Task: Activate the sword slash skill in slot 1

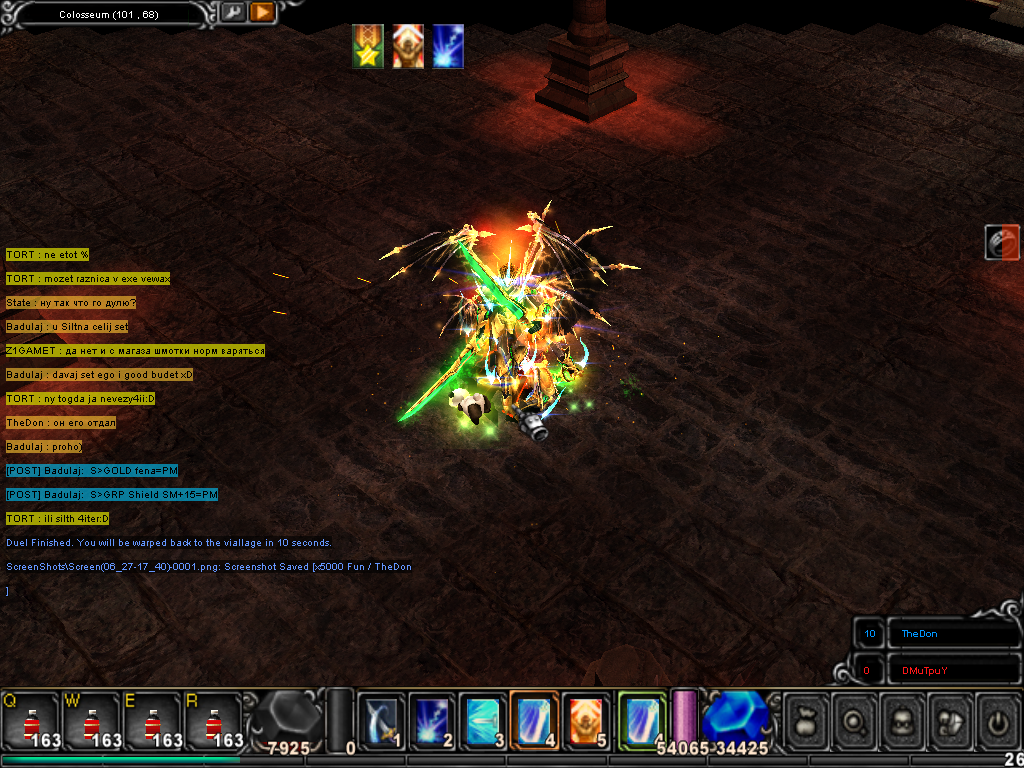Action: coord(381,719)
